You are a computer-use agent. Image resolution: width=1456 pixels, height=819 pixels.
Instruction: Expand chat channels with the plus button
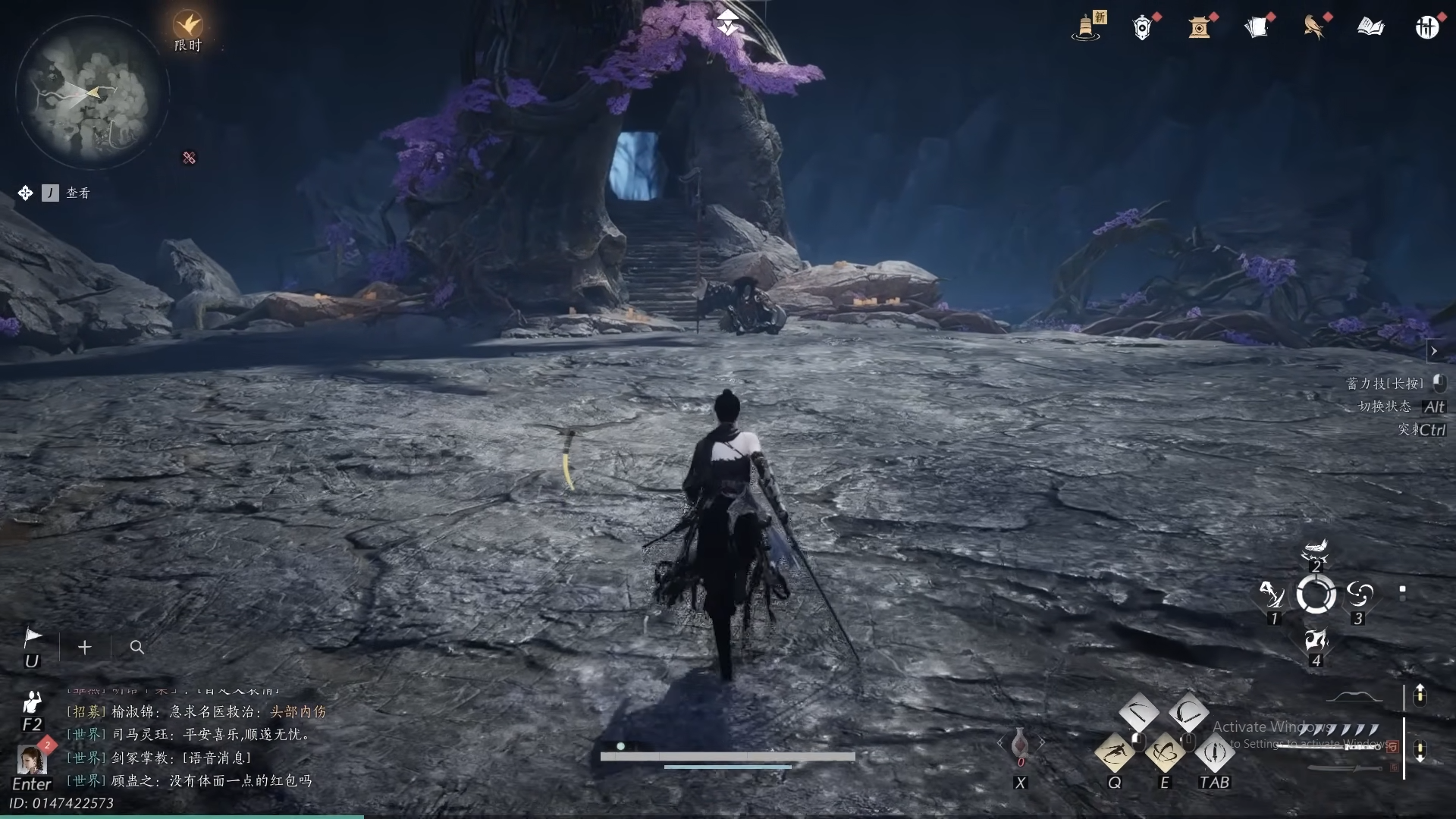[84, 648]
